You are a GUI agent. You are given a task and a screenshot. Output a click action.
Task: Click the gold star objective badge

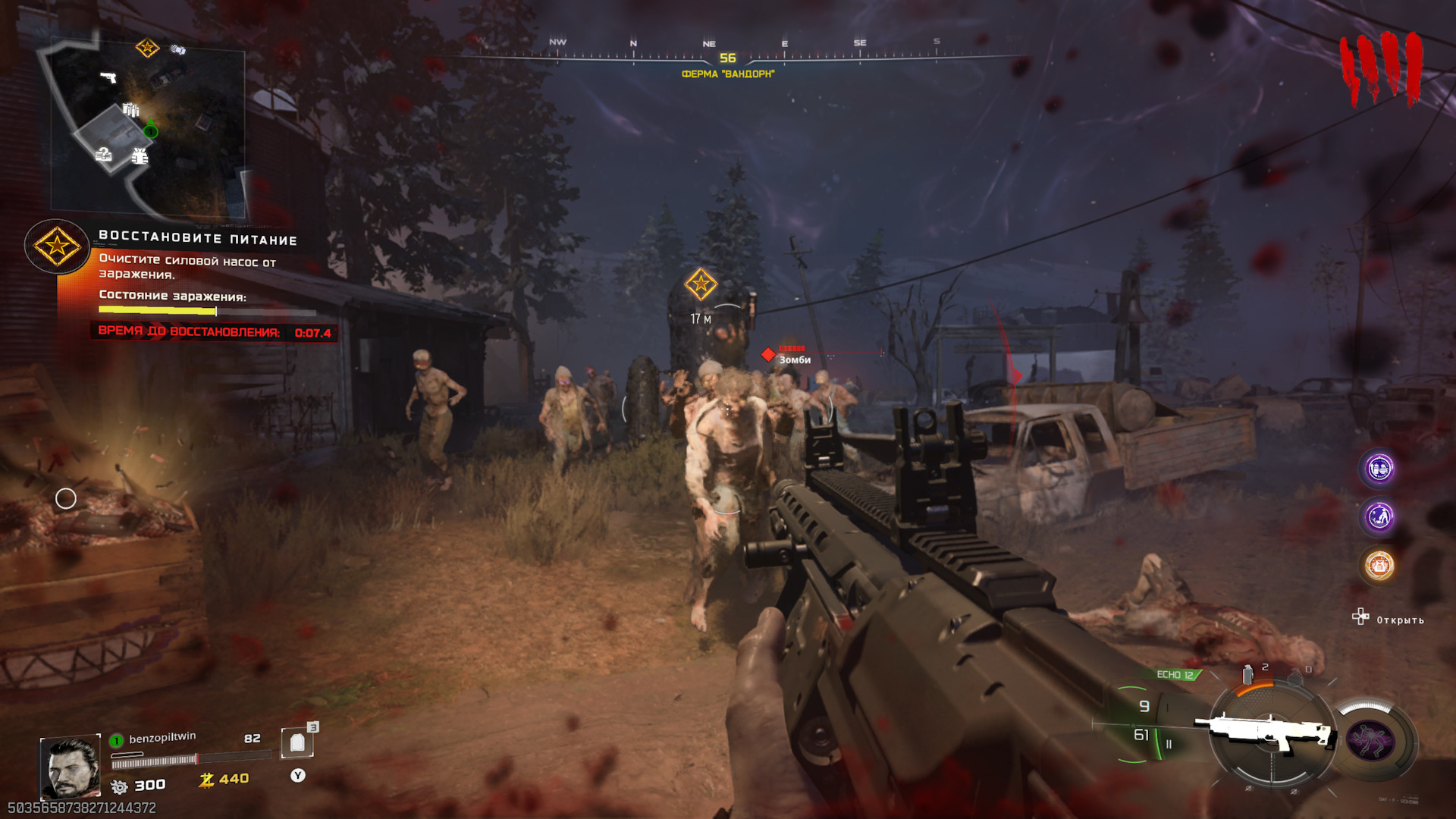[x=57, y=246]
